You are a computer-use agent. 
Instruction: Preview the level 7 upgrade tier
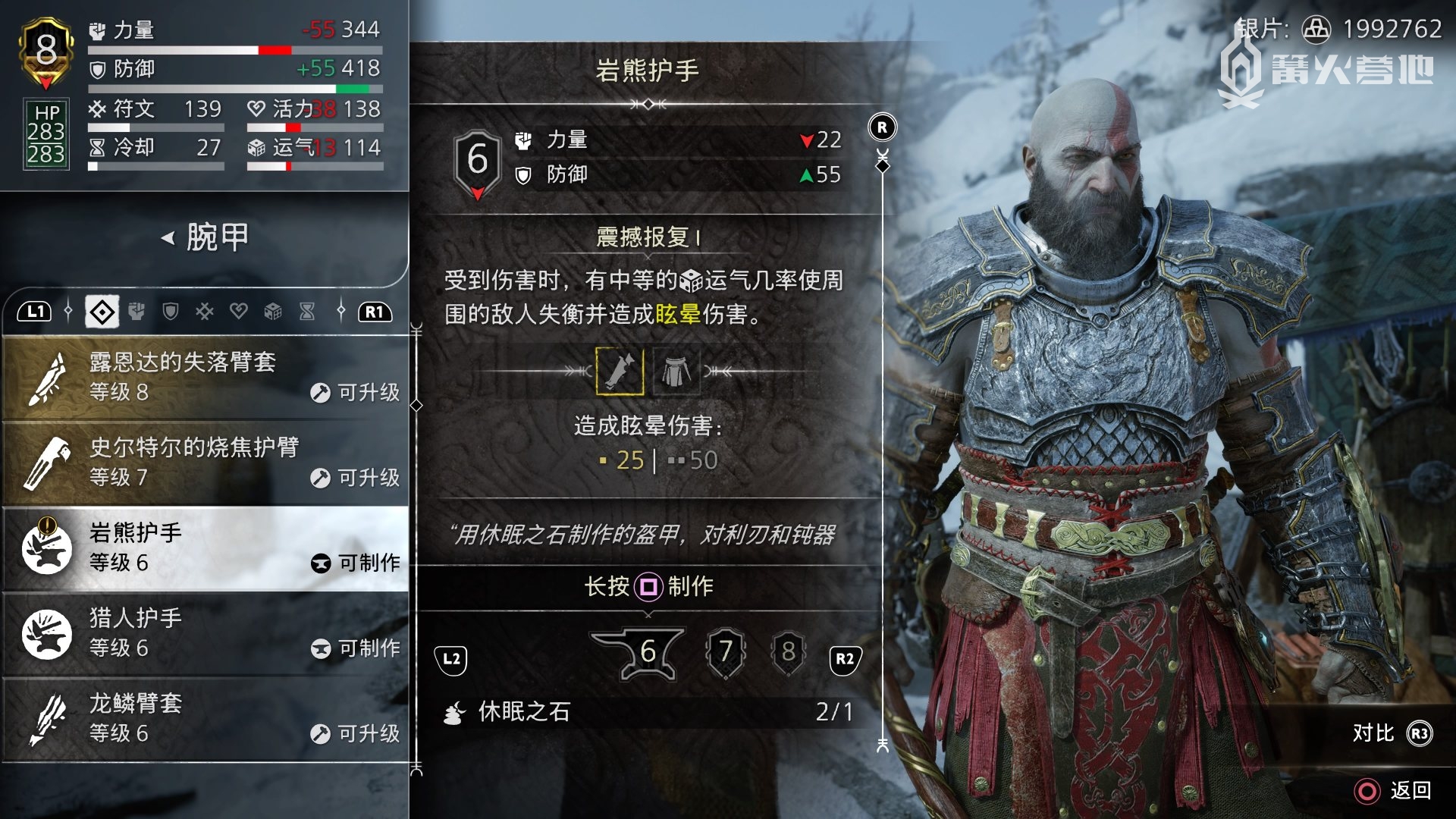click(726, 652)
